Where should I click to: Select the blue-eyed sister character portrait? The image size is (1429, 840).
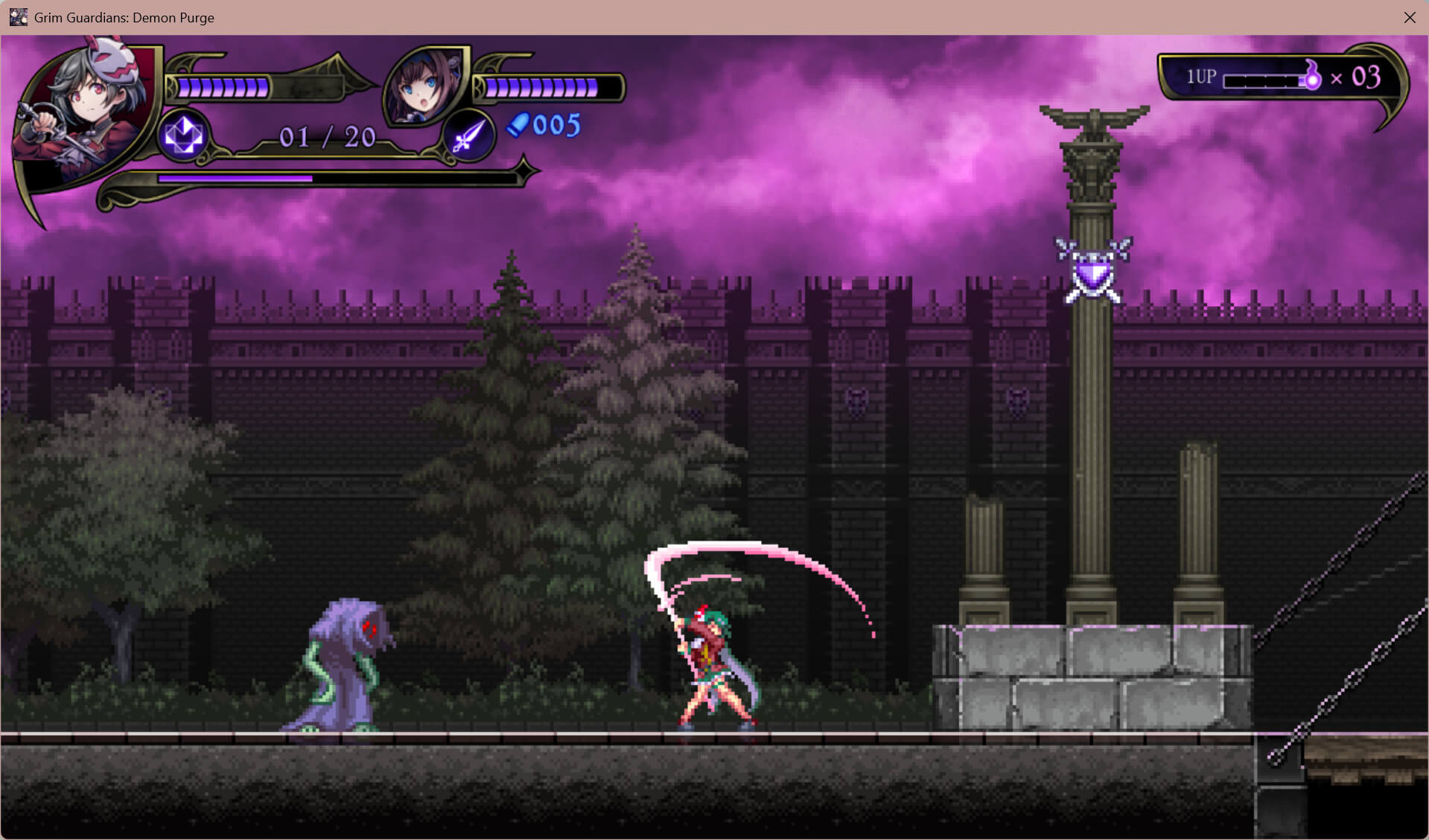pyautogui.click(x=423, y=86)
